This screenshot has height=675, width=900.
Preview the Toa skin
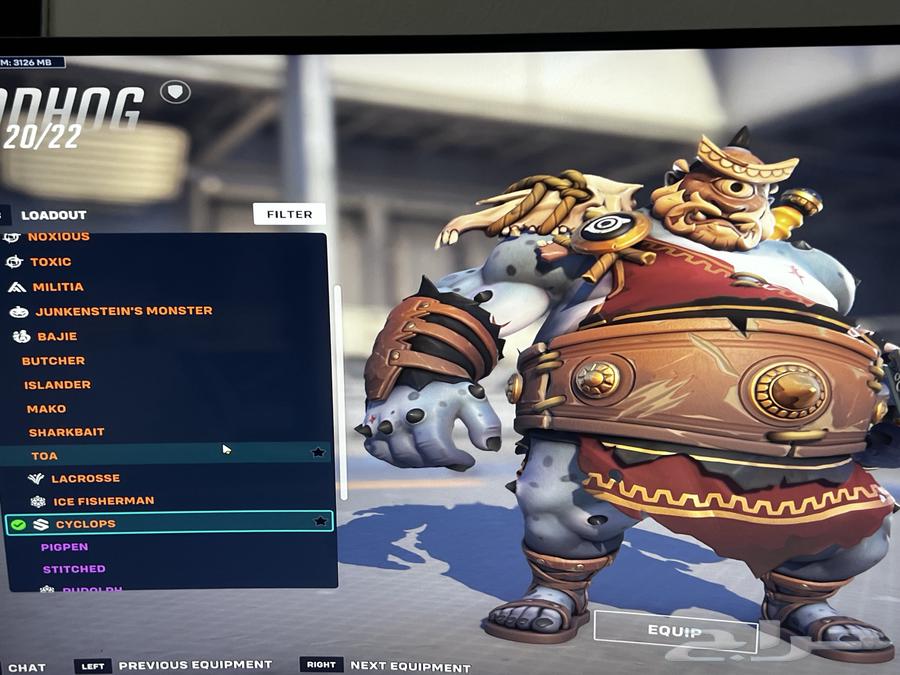(x=44, y=456)
